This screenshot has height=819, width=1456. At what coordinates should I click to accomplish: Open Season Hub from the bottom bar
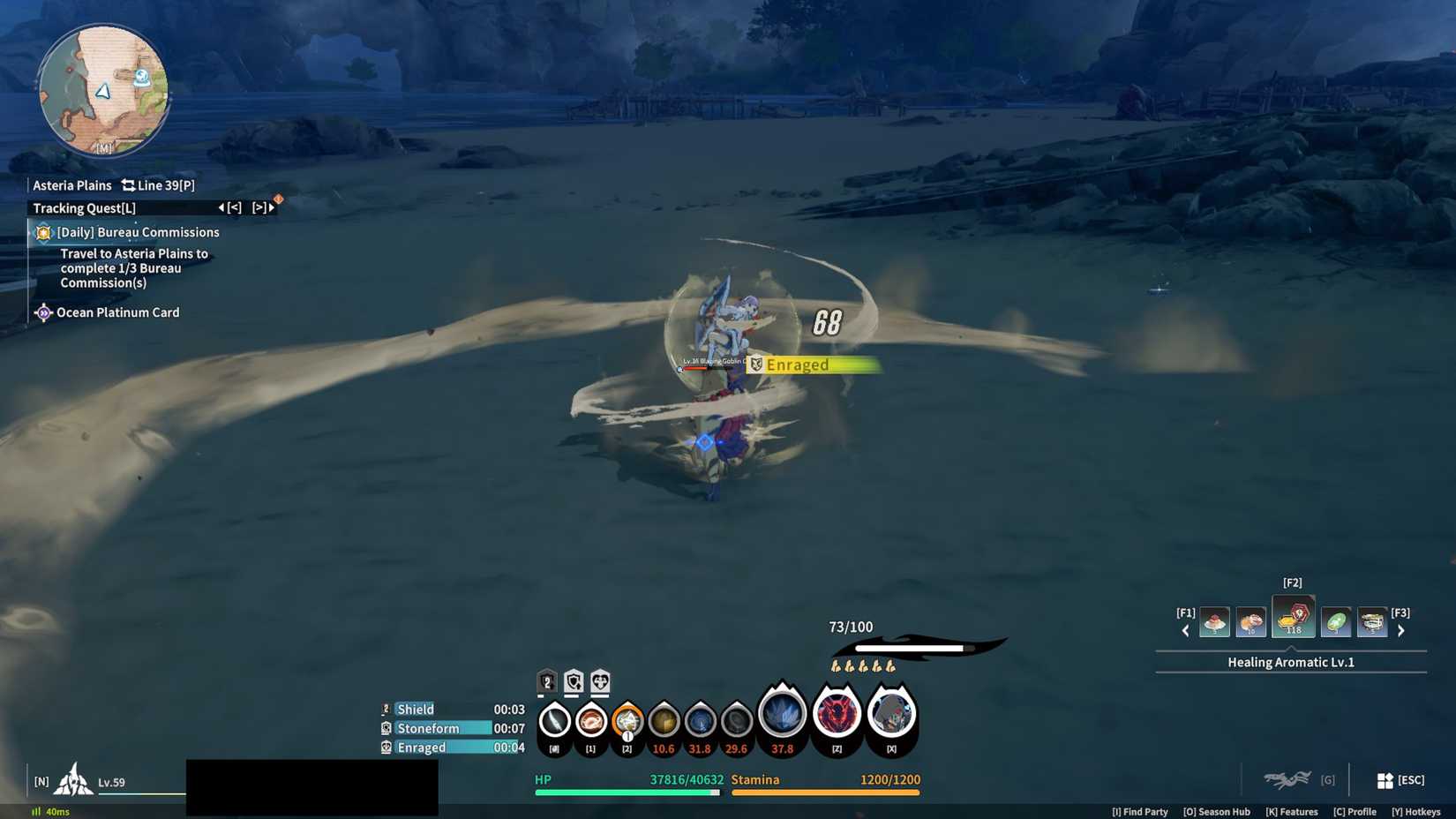(1217, 811)
